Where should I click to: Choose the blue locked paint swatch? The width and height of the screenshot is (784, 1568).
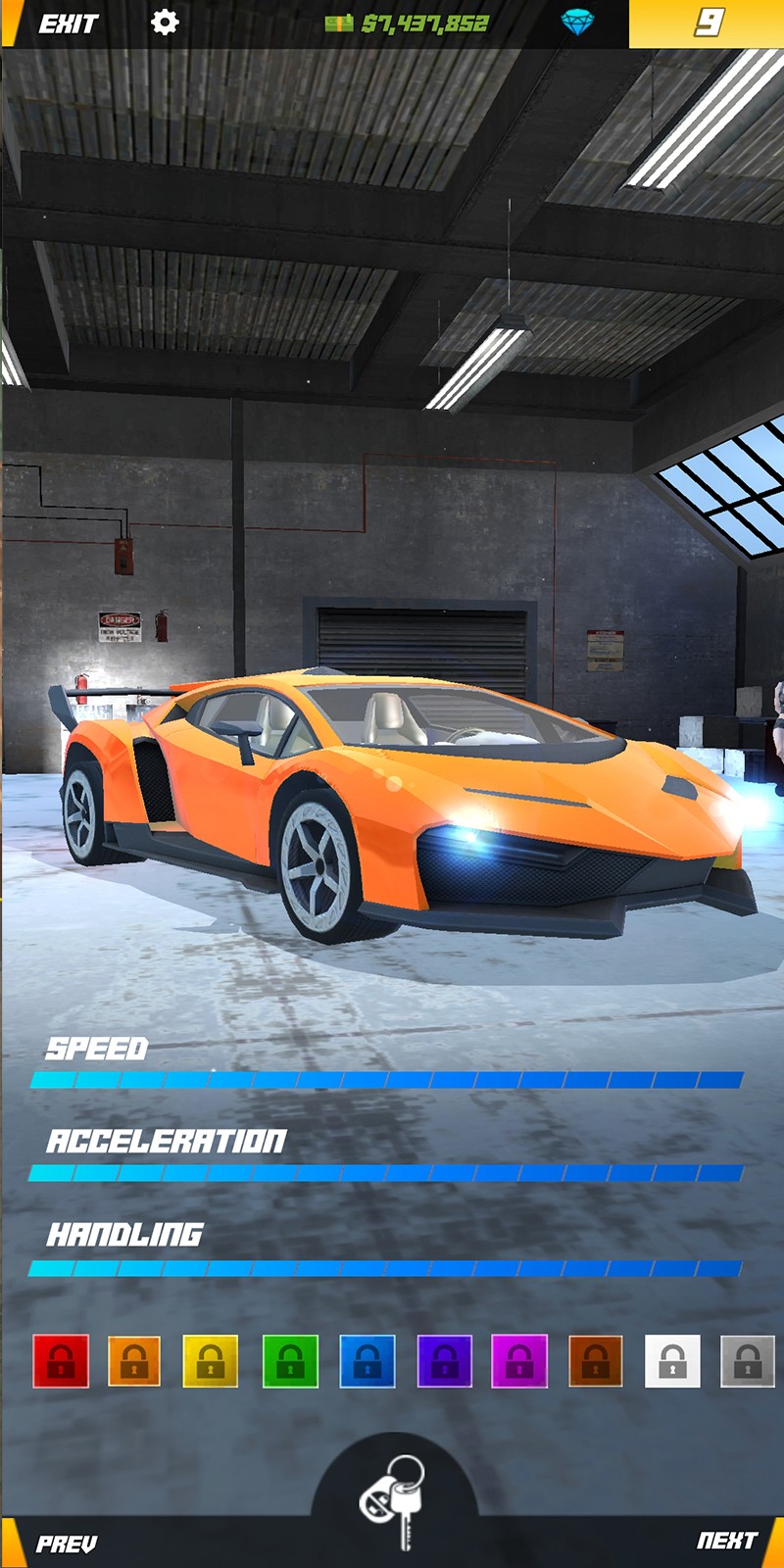(x=367, y=1361)
